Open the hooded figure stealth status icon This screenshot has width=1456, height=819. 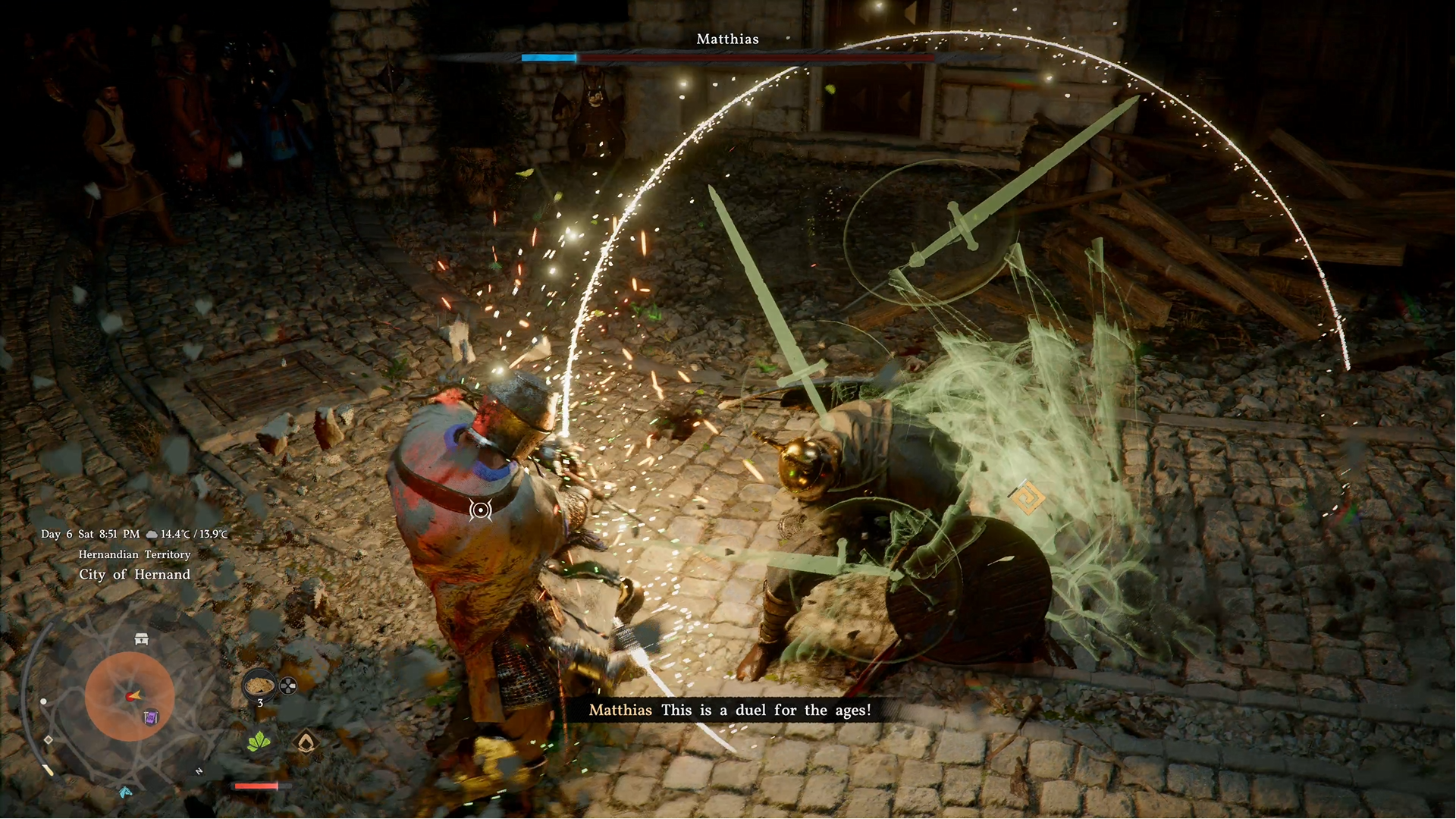pyautogui.click(x=306, y=742)
